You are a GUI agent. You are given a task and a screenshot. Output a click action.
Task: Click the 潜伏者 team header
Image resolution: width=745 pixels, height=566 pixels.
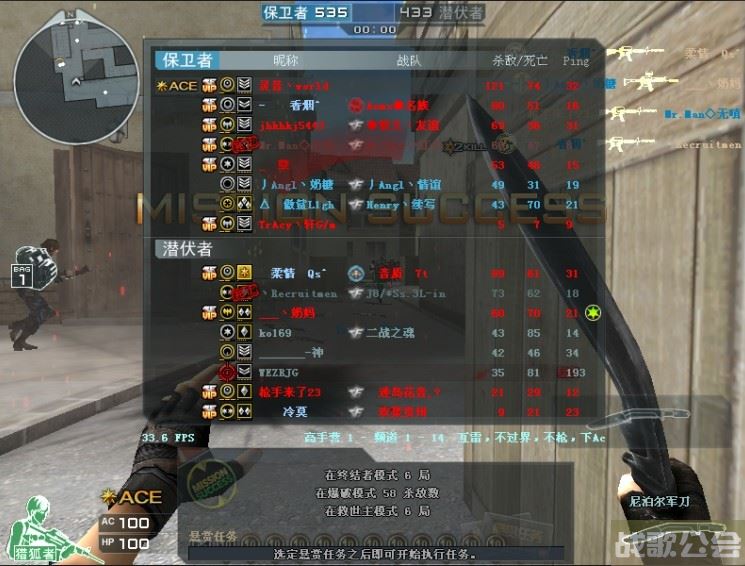pos(187,248)
